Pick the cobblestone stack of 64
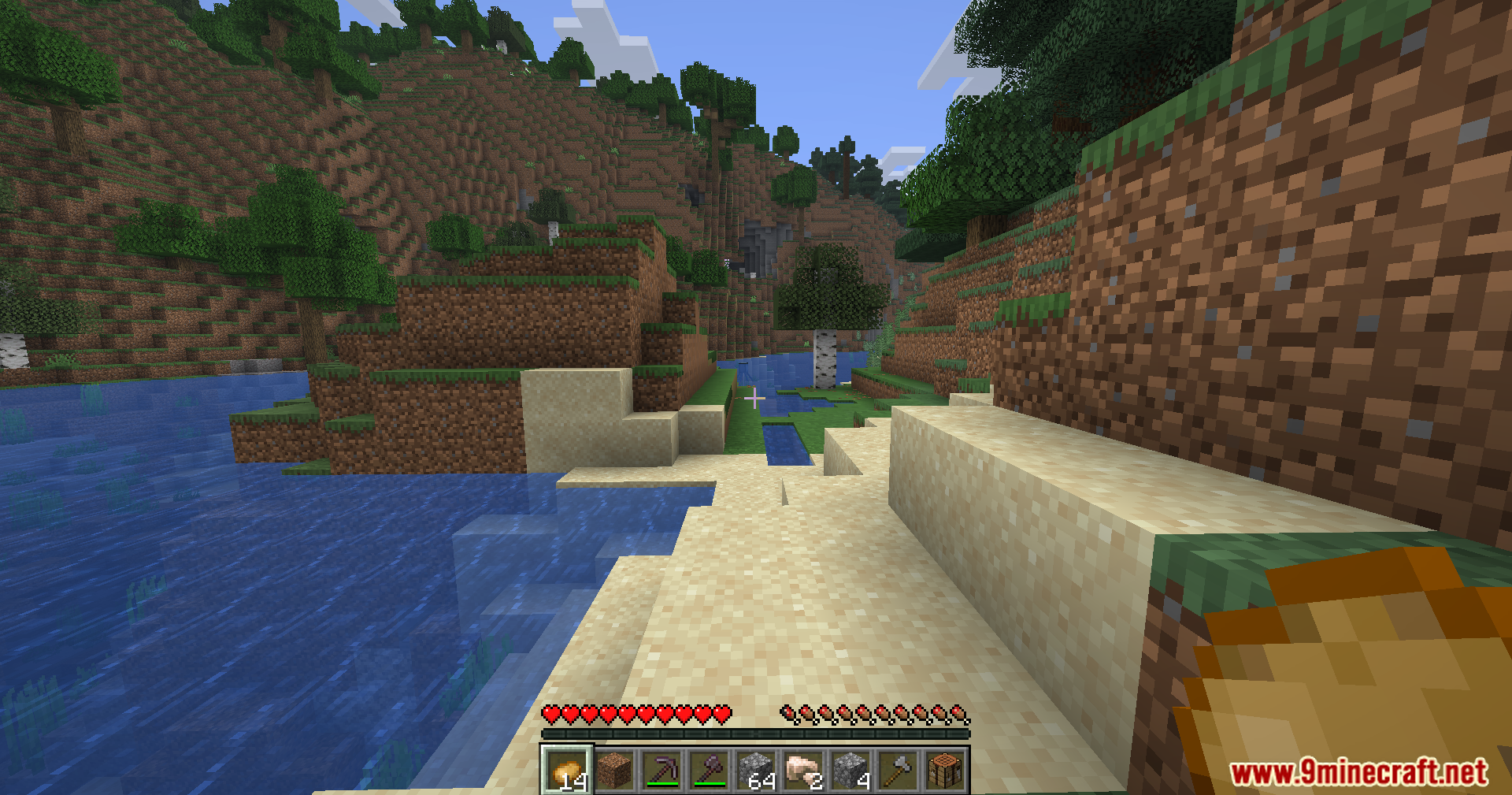This screenshot has height=795, width=1512. coord(756,771)
